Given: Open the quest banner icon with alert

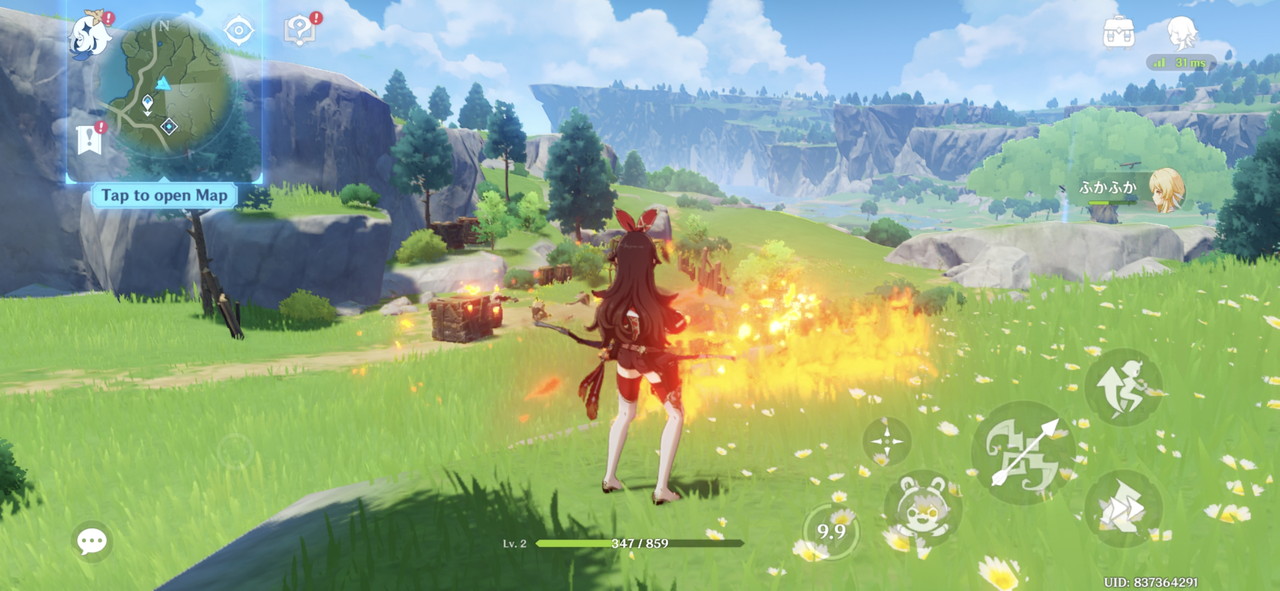Looking at the screenshot, I should pos(90,138).
